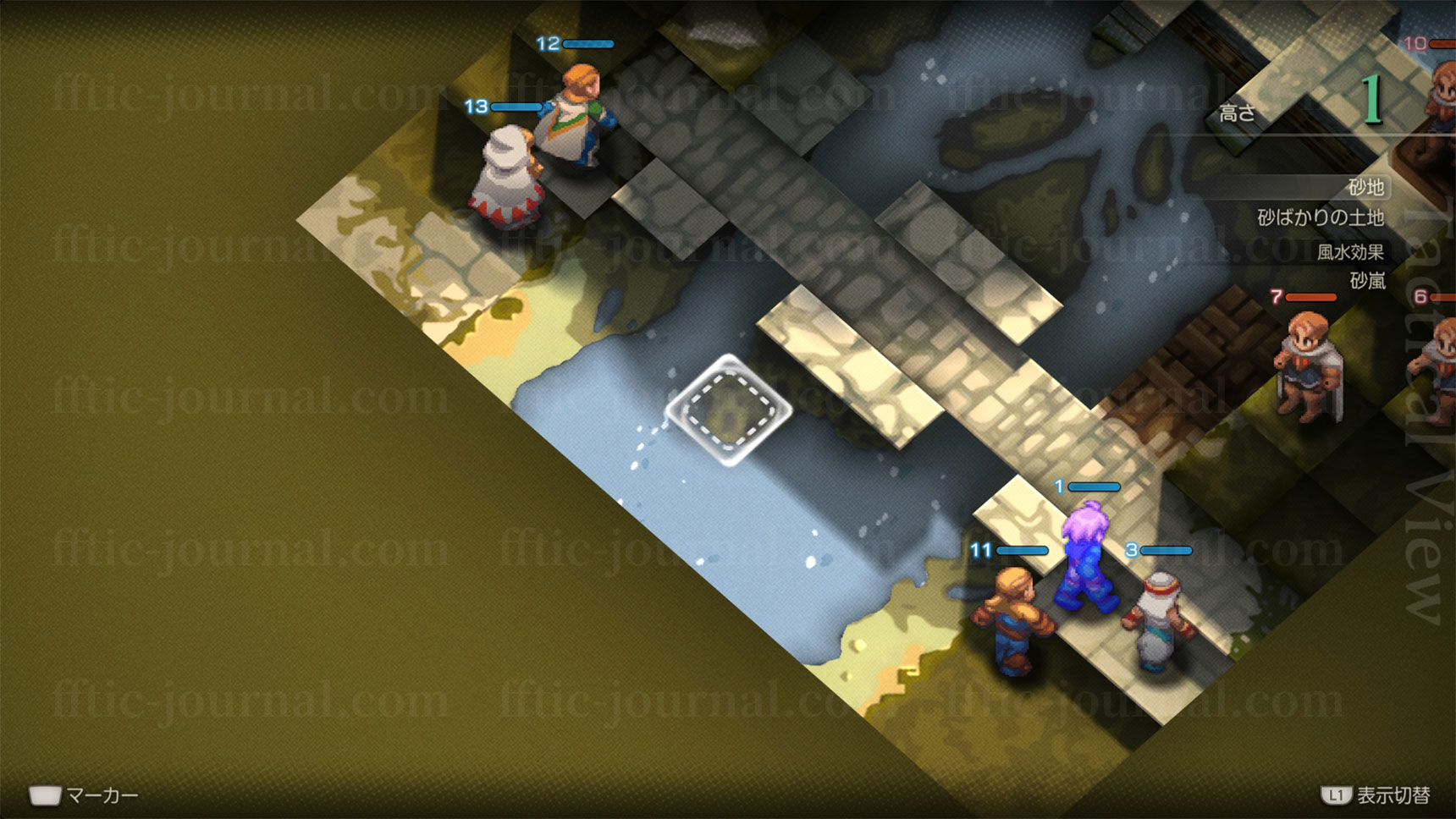
Task: Select the tile highlighted by the dashed cursor
Action: (x=729, y=411)
